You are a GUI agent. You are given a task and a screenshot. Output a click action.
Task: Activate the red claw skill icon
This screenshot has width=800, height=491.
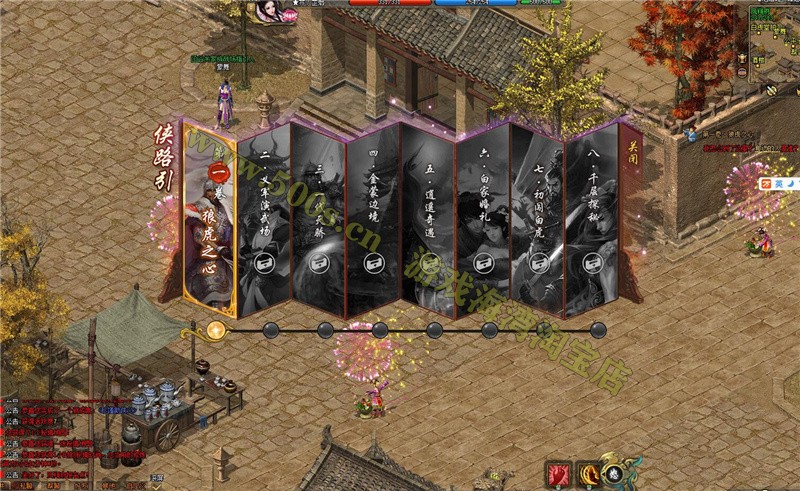click(558, 473)
